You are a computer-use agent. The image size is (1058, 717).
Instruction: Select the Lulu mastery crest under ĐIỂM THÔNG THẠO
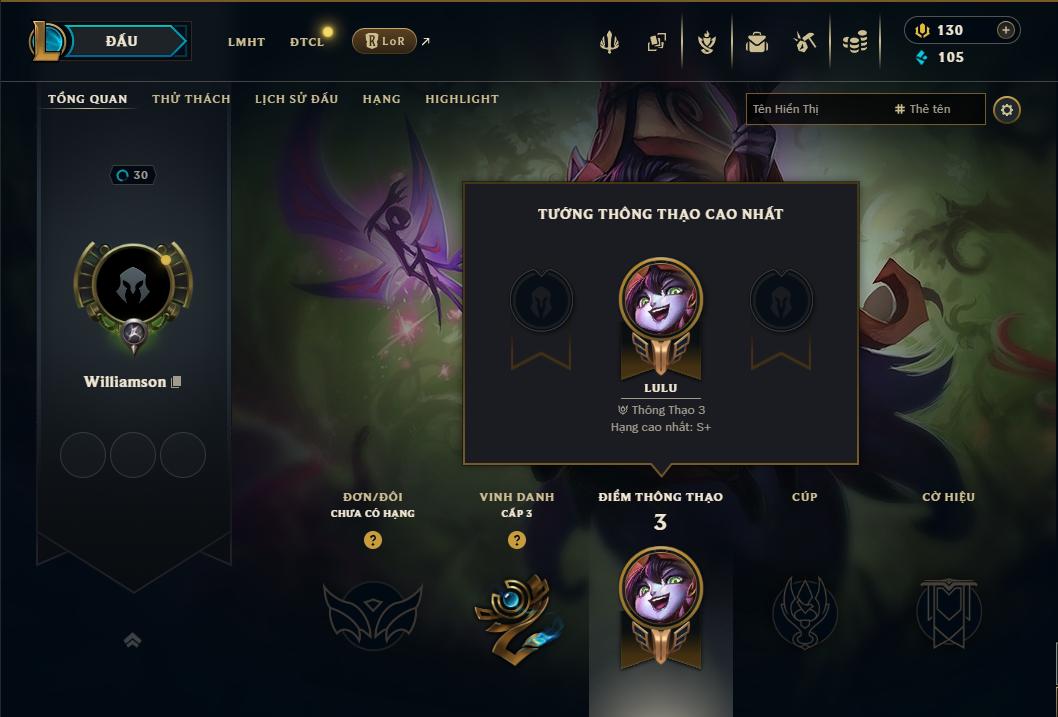click(x=660, y=605)
